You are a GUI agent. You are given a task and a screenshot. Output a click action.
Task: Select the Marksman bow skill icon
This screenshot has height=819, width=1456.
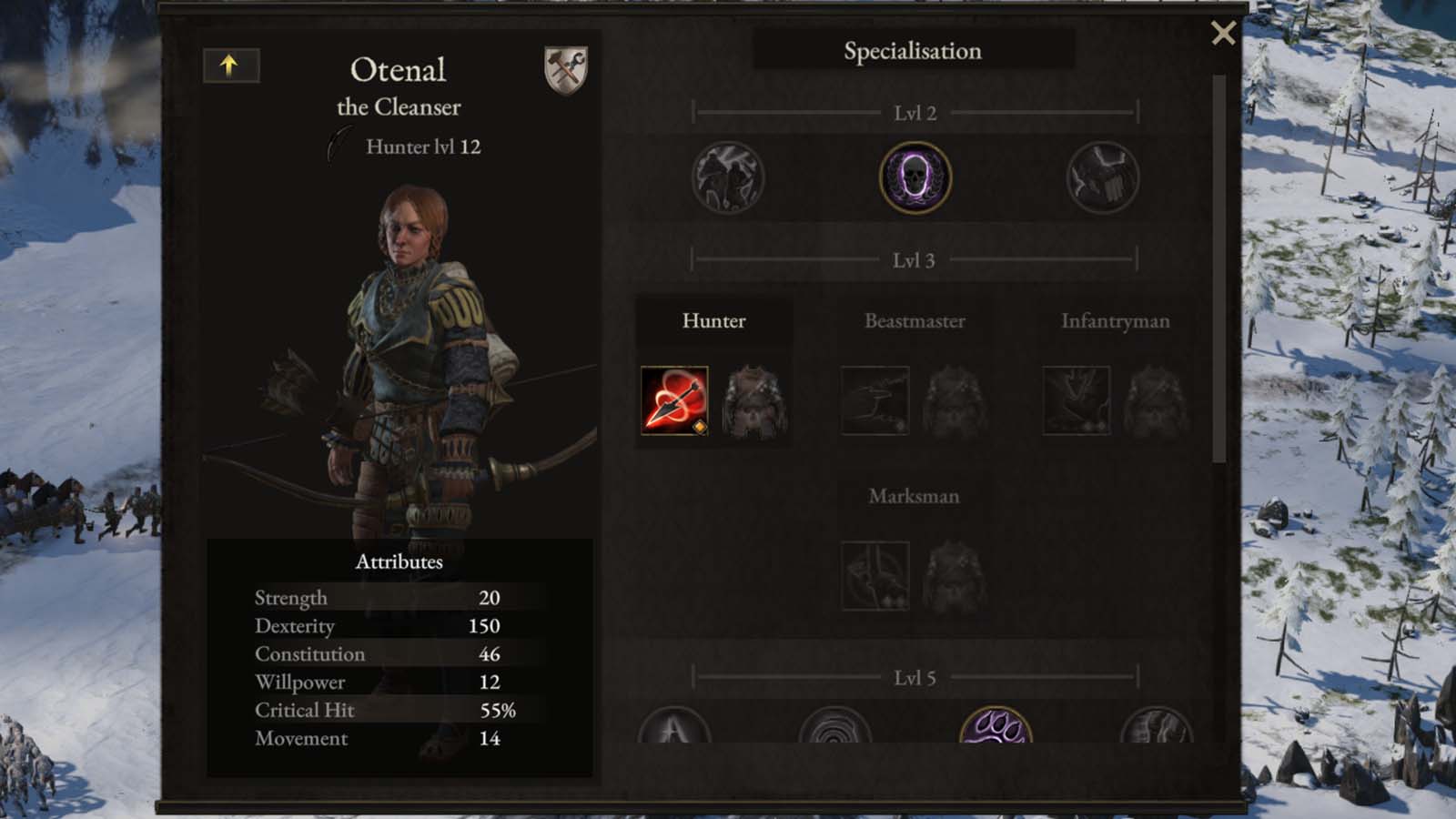875,577
